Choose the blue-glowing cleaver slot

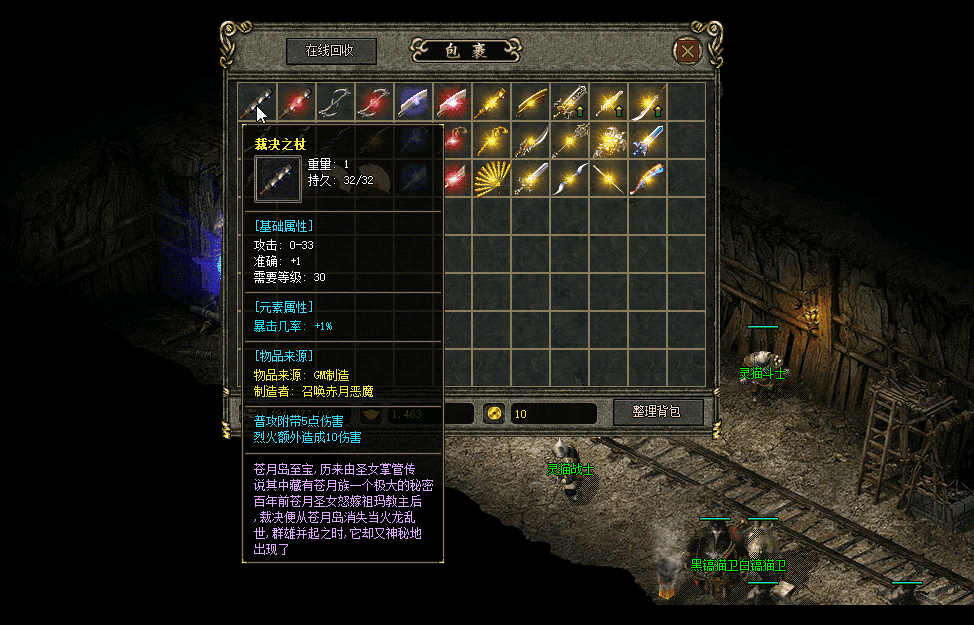pos(412,101)
